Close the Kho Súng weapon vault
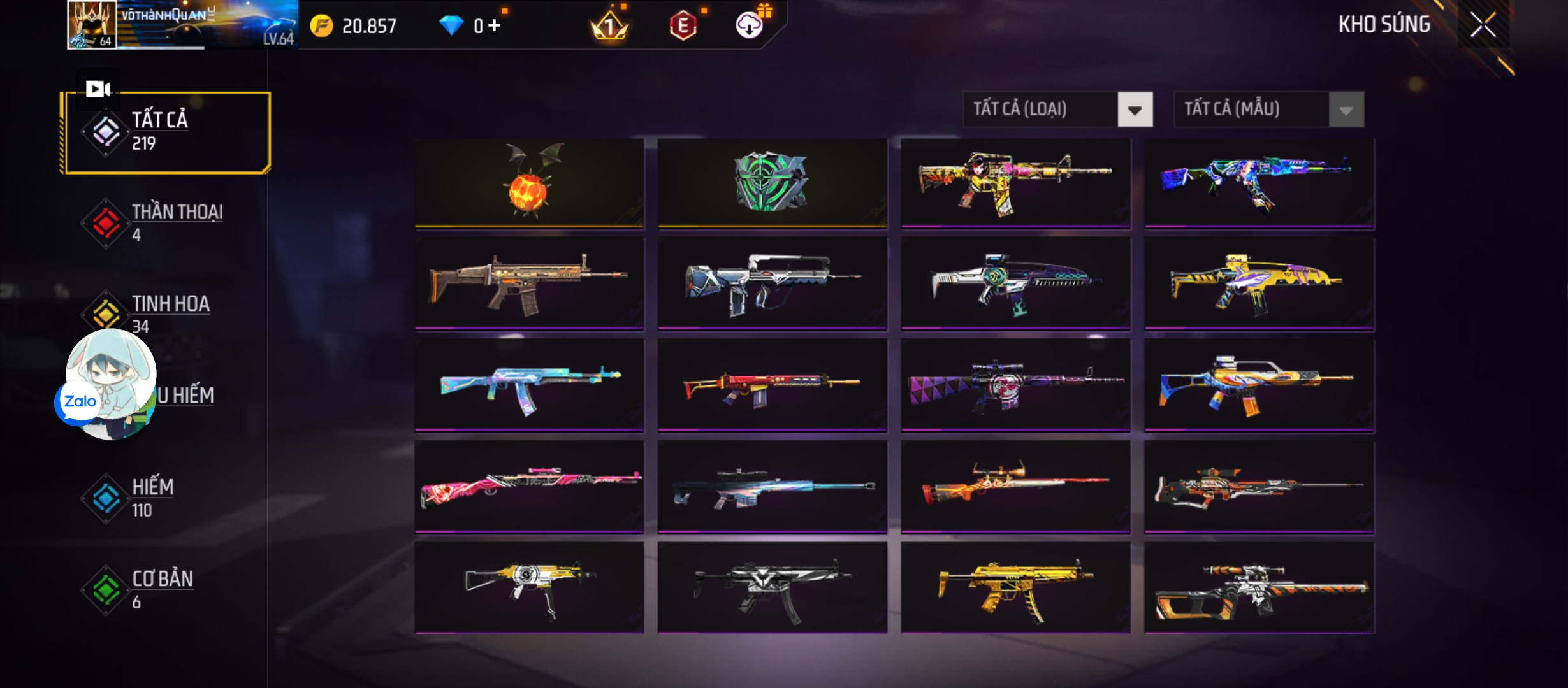The height and width of the screenshot is (688, 1568). pyautogui.click(x=1483, y=25)
